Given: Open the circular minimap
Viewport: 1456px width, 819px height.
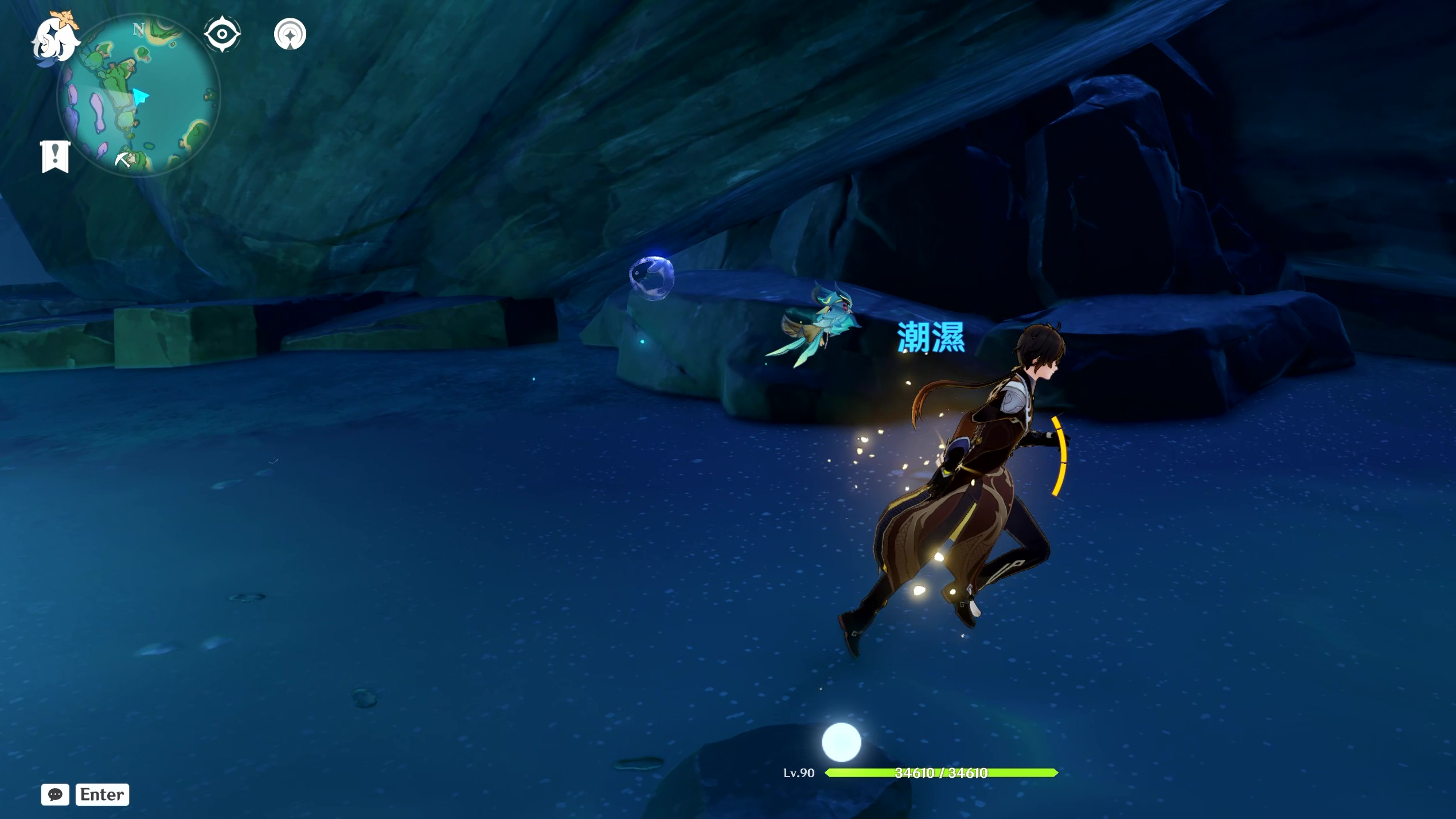Looking at the screenshot, I should click(x=139, y=96).
